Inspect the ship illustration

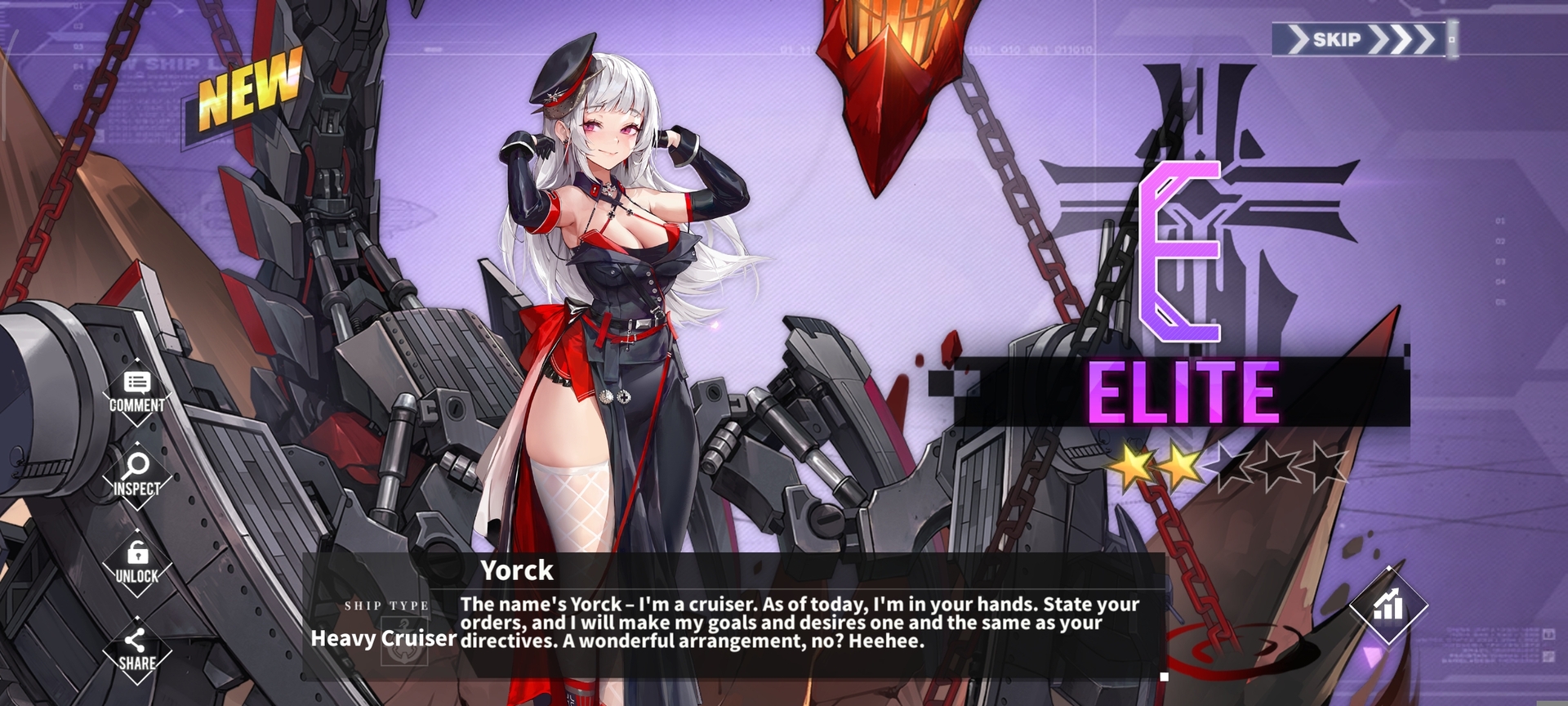coord(137,476)
